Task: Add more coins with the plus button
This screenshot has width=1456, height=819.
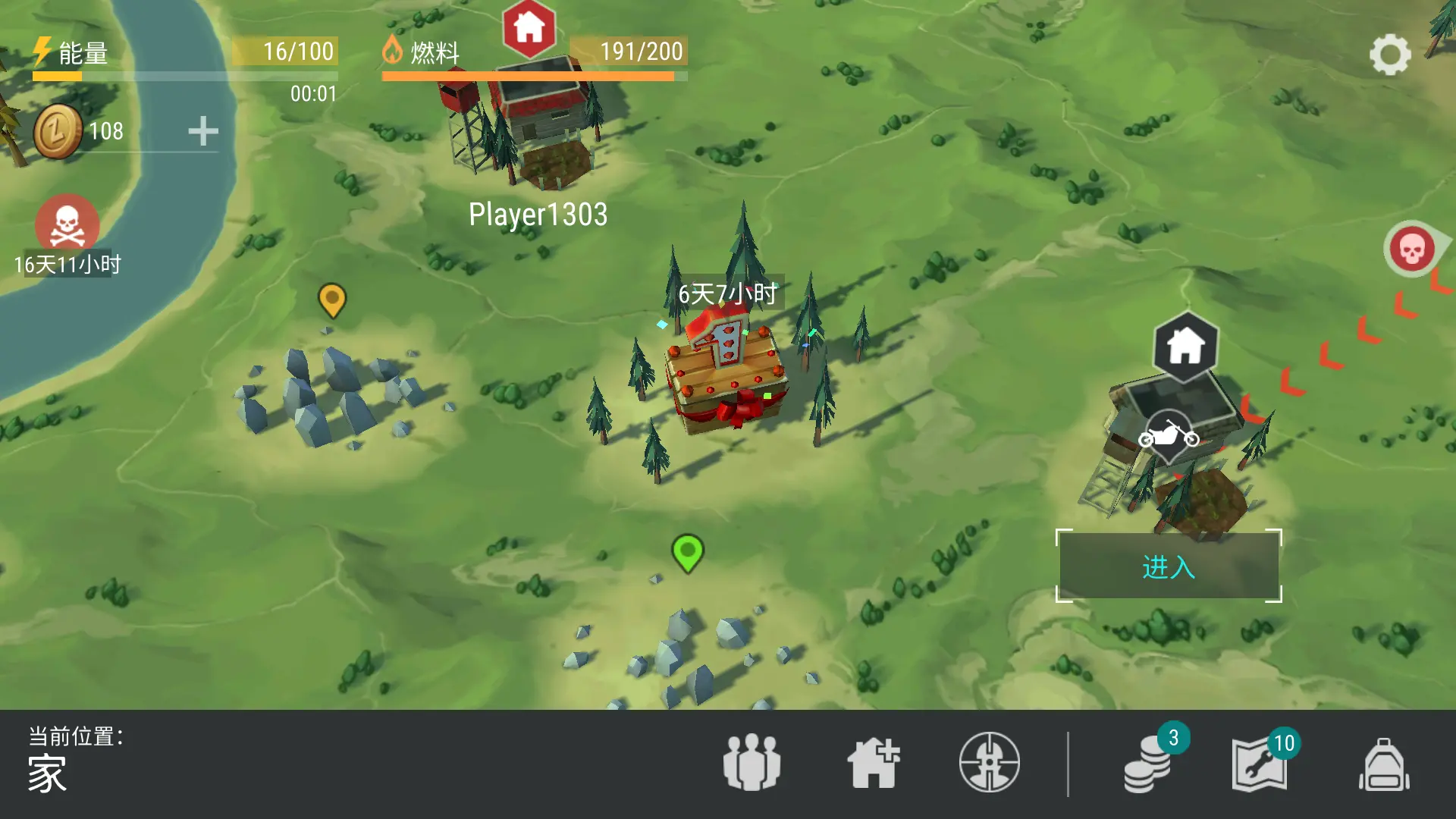Action: point(203,131)
